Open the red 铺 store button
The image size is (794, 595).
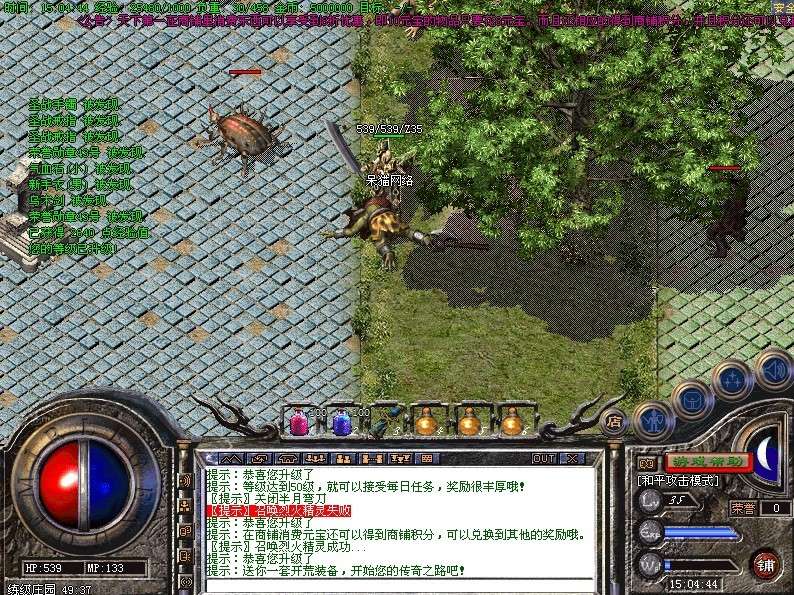(x=766, y=564)
